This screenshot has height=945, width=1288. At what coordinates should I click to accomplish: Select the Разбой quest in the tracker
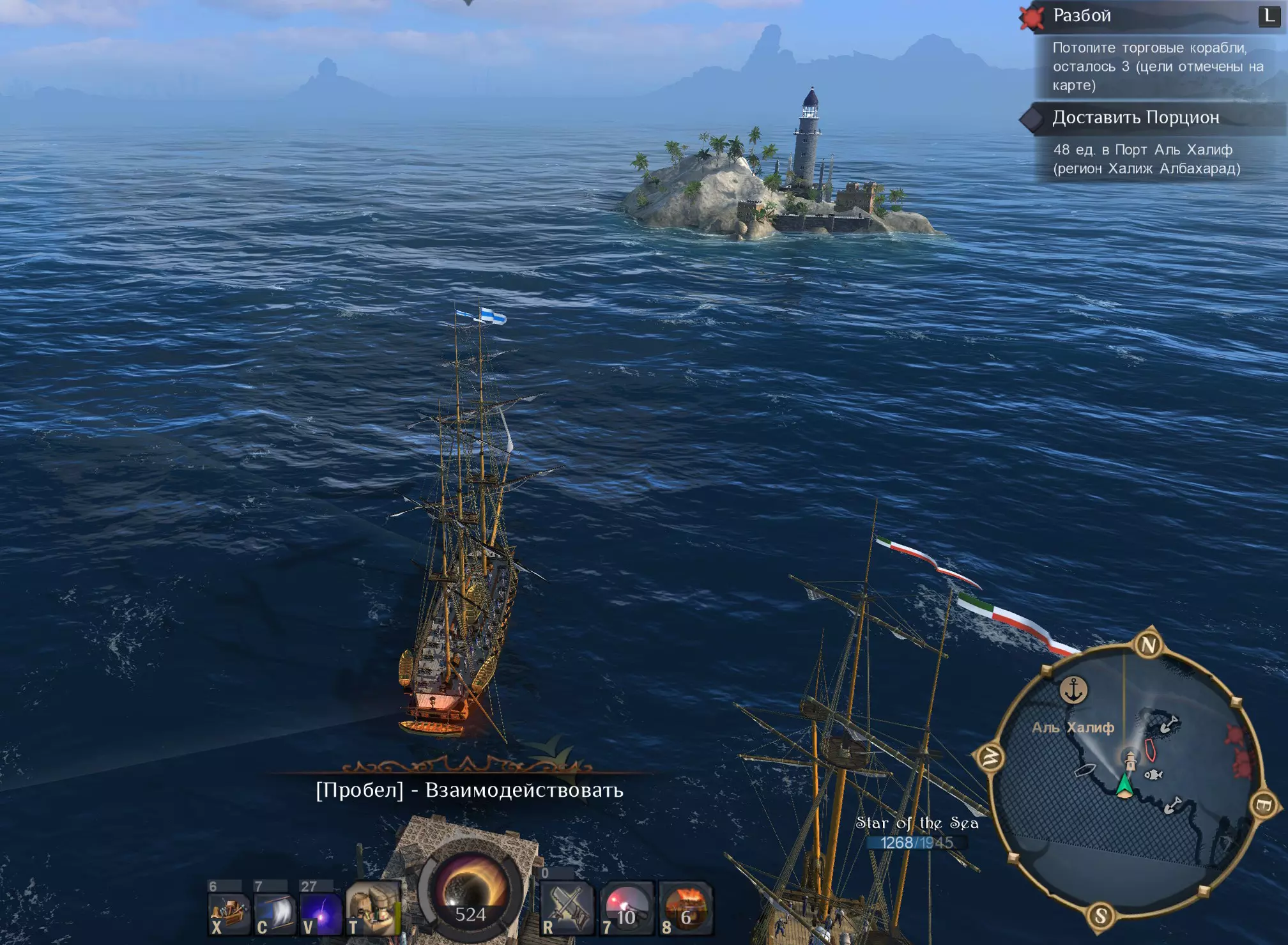1082,15
